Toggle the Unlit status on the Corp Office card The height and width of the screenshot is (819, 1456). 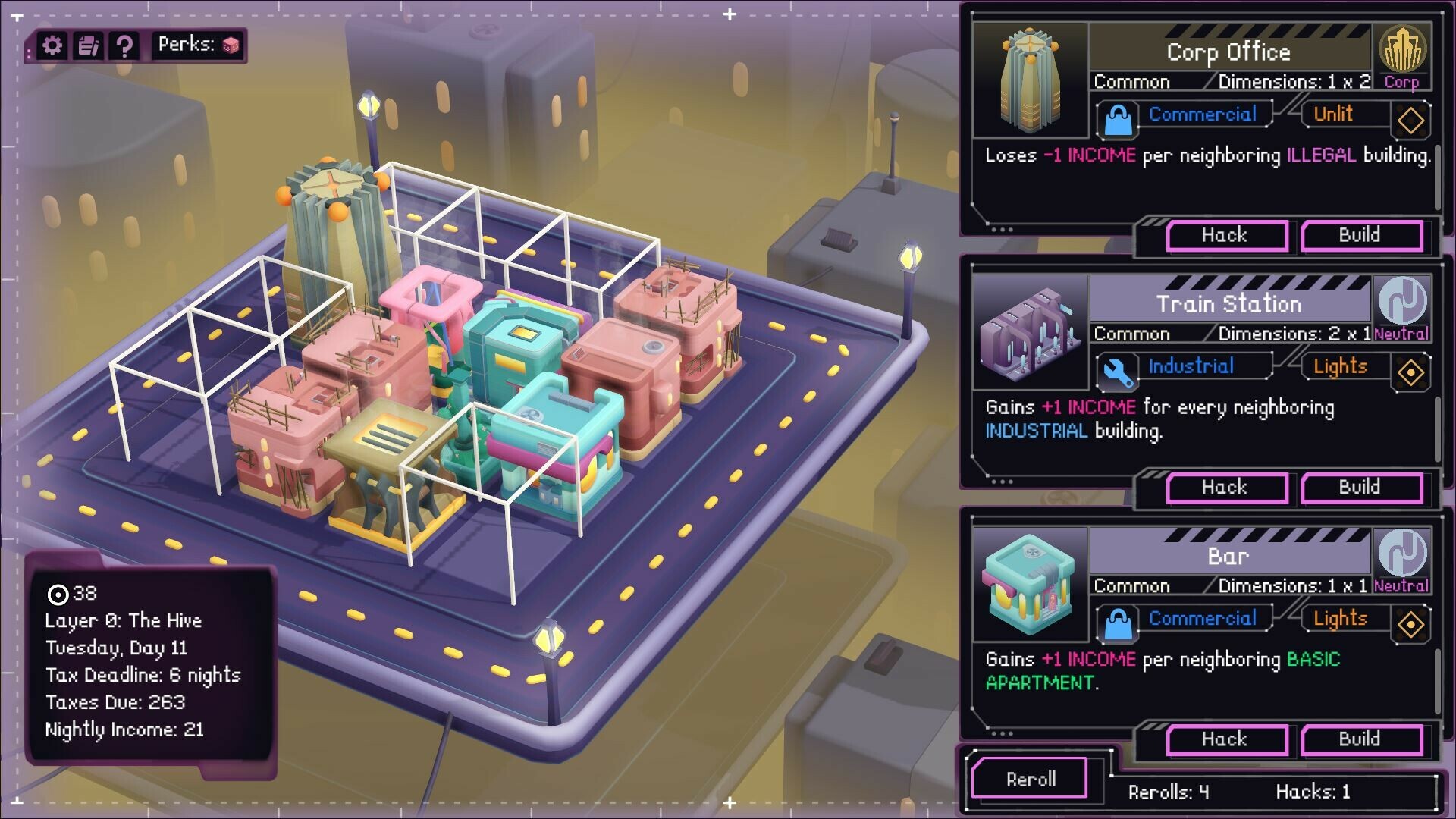pos(1333,114)
